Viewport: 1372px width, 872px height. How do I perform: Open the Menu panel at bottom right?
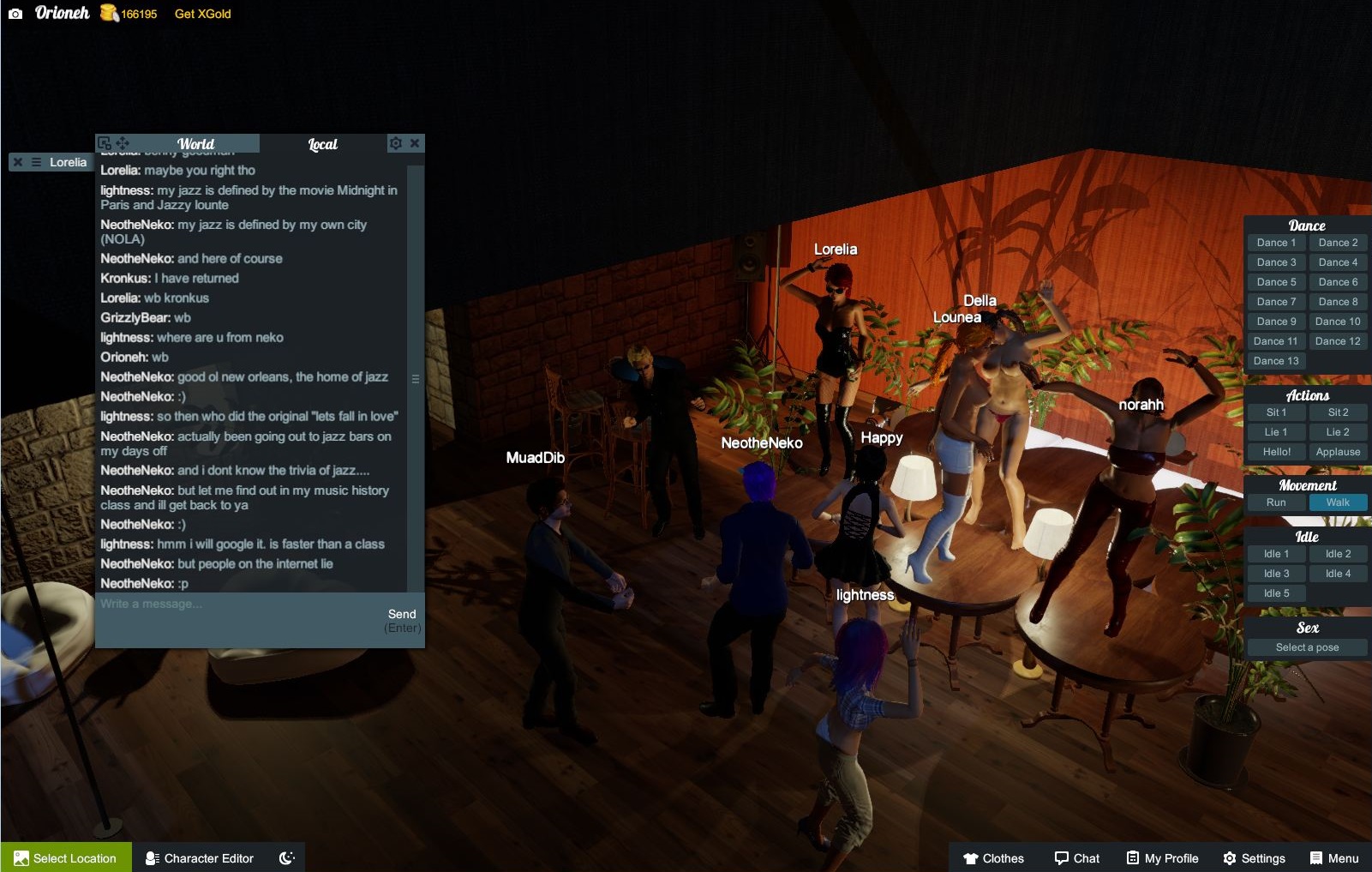click(x=1316, y=857)
